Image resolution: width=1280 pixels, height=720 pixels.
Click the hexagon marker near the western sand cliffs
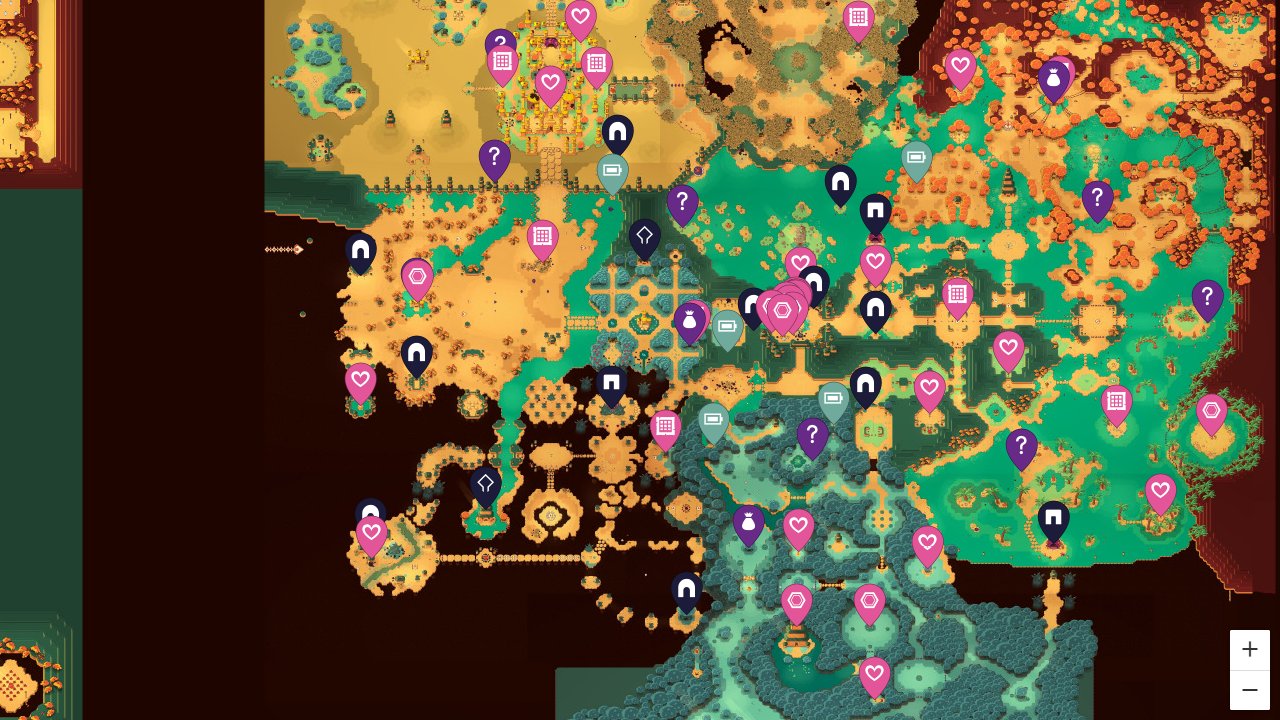[x=418, y=276]
